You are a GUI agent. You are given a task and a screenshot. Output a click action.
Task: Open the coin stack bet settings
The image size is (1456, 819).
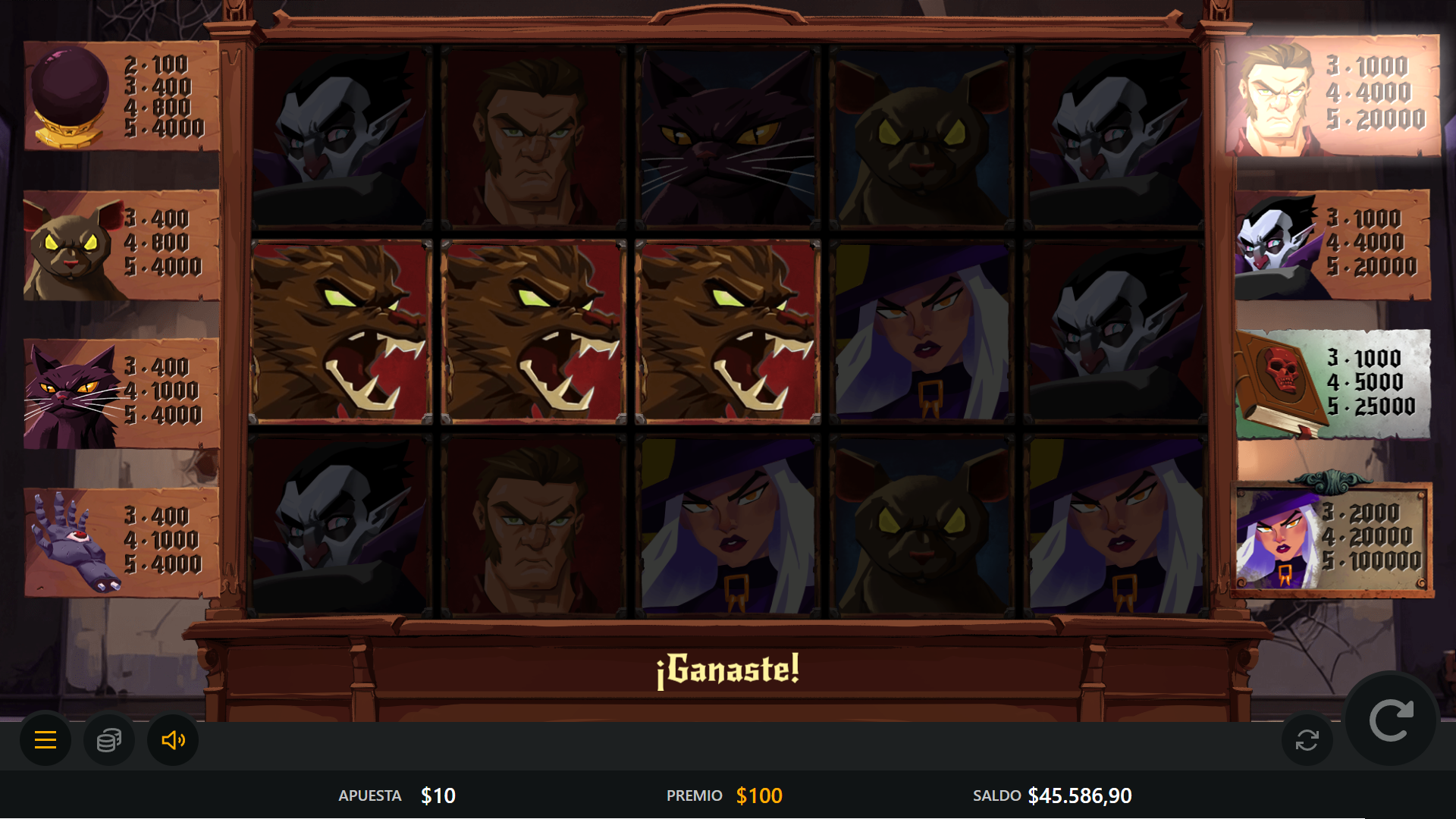click(x=109, y=739)
